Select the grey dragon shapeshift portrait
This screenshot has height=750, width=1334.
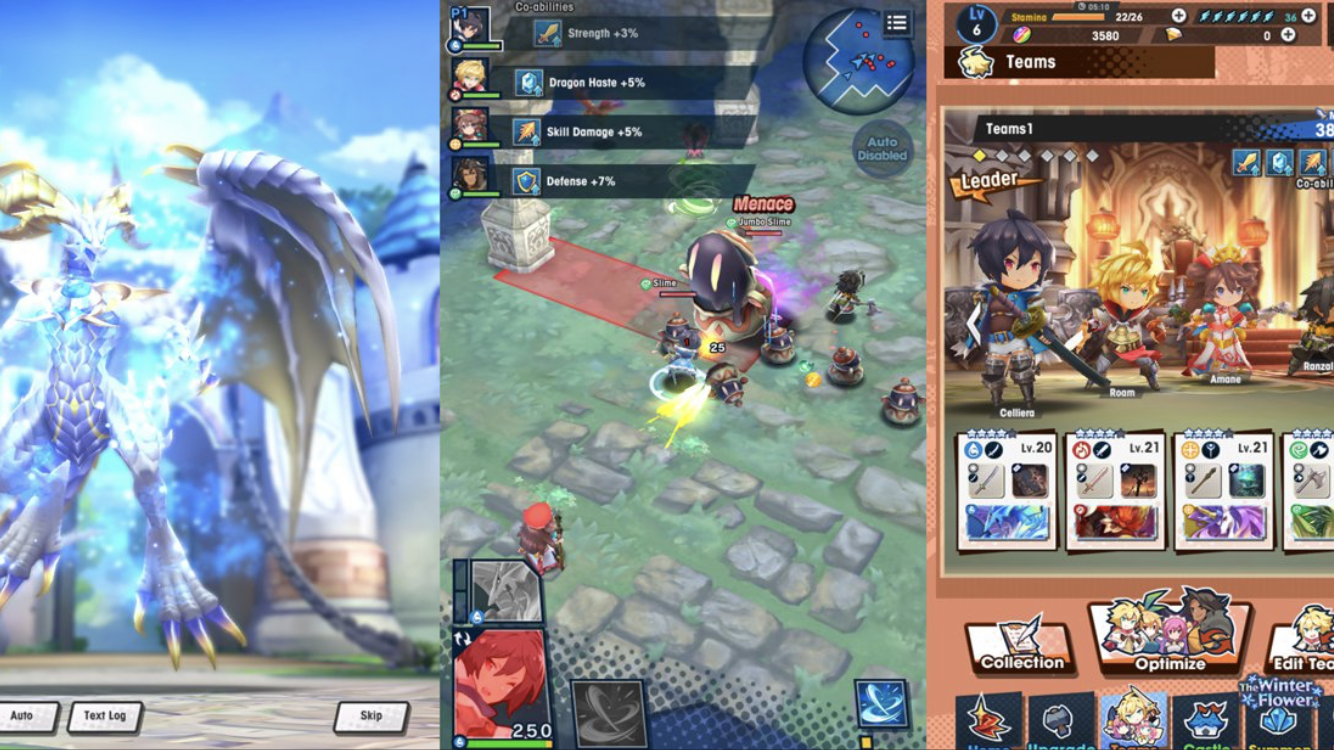coord(506,592)
